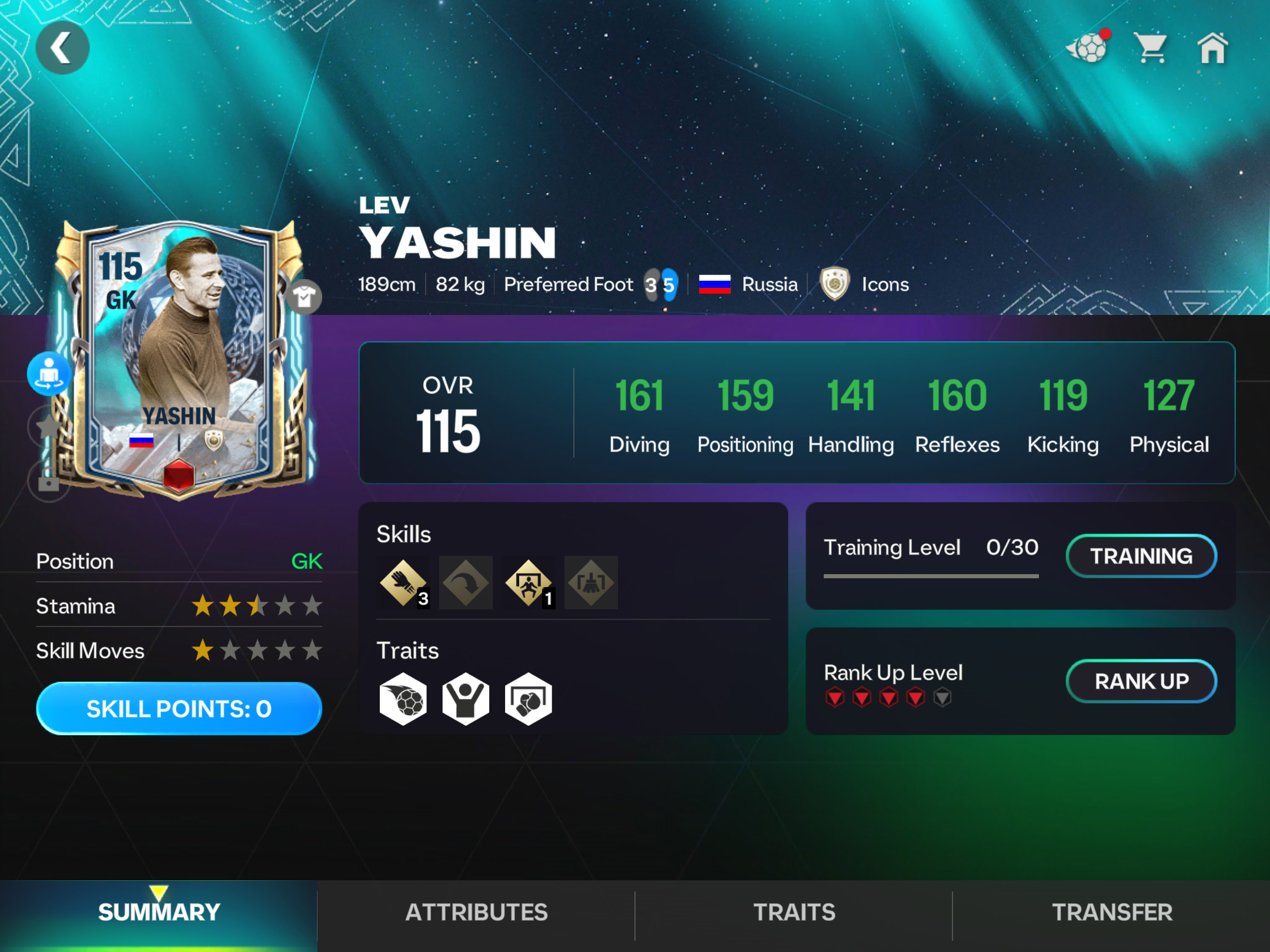Return to the home screen

(x=1213, y=48)
